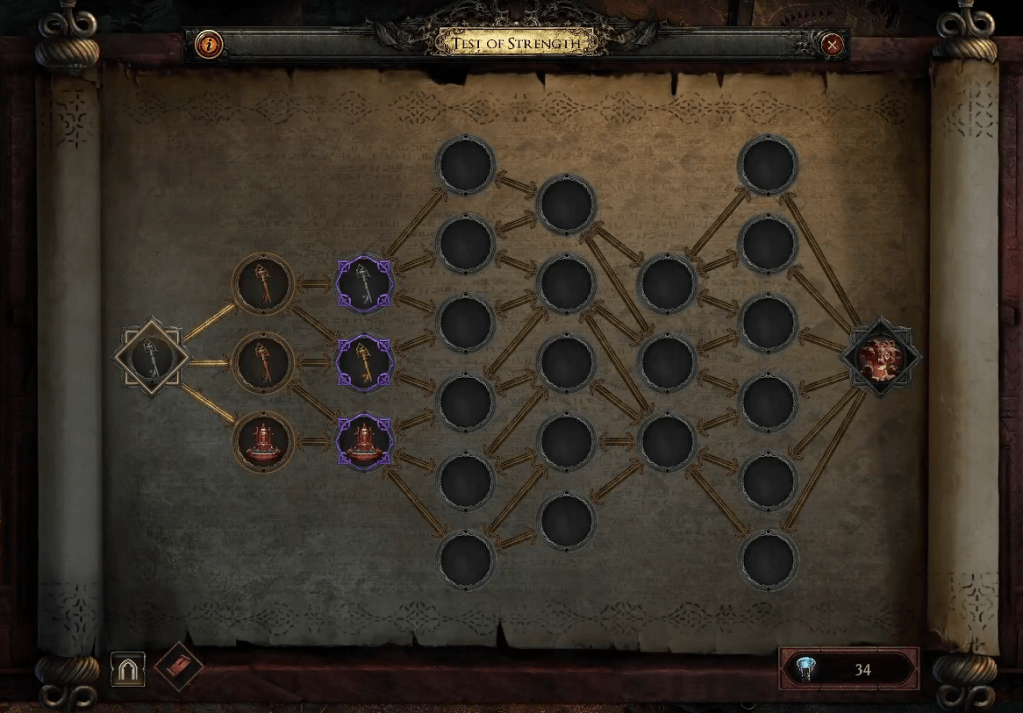Choose the gold-ringed red fountain room
1023x713 pixels.
[263, 440]
